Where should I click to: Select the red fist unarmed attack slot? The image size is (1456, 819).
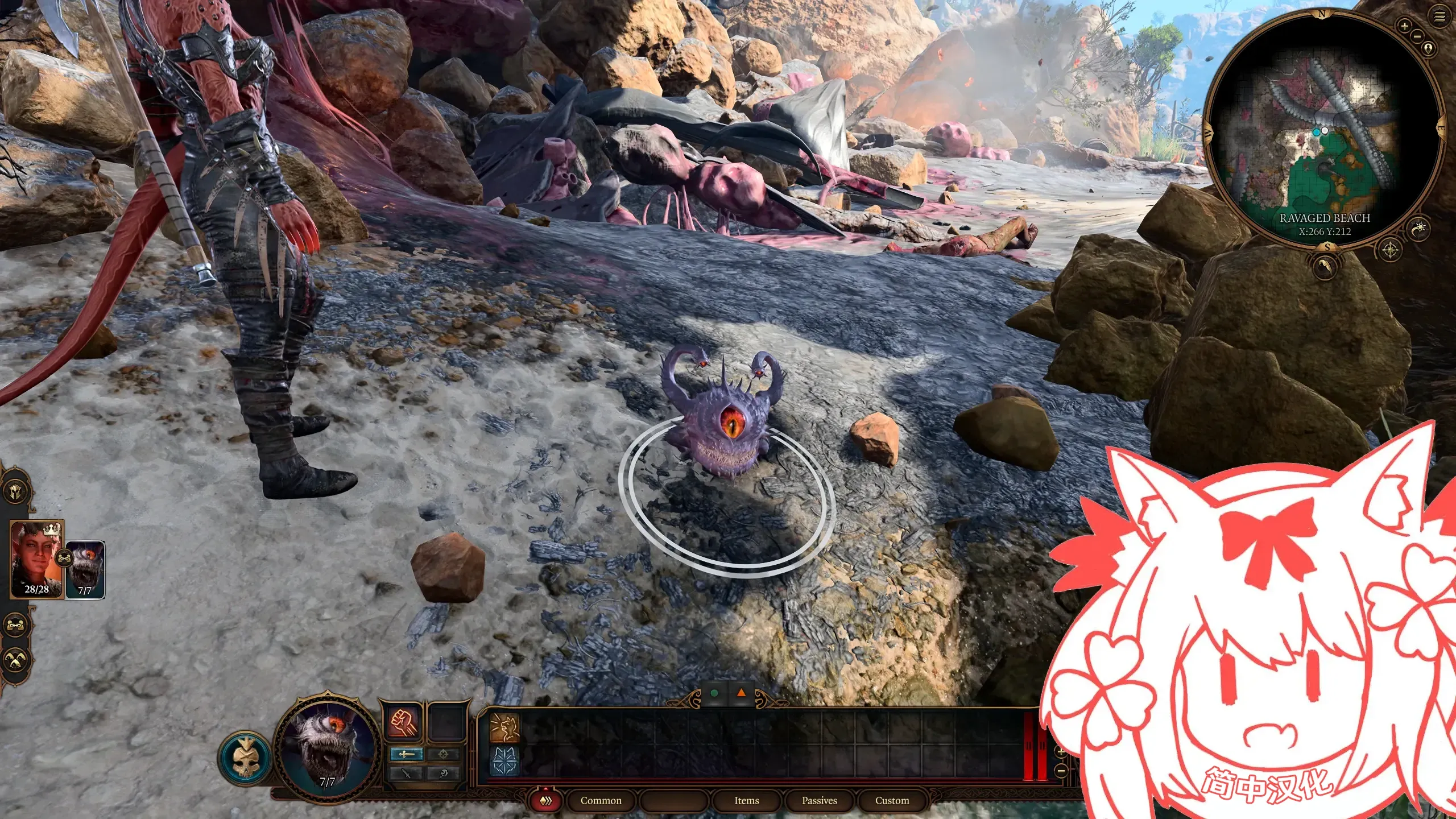pyautogui.click(x=404, y=723)
